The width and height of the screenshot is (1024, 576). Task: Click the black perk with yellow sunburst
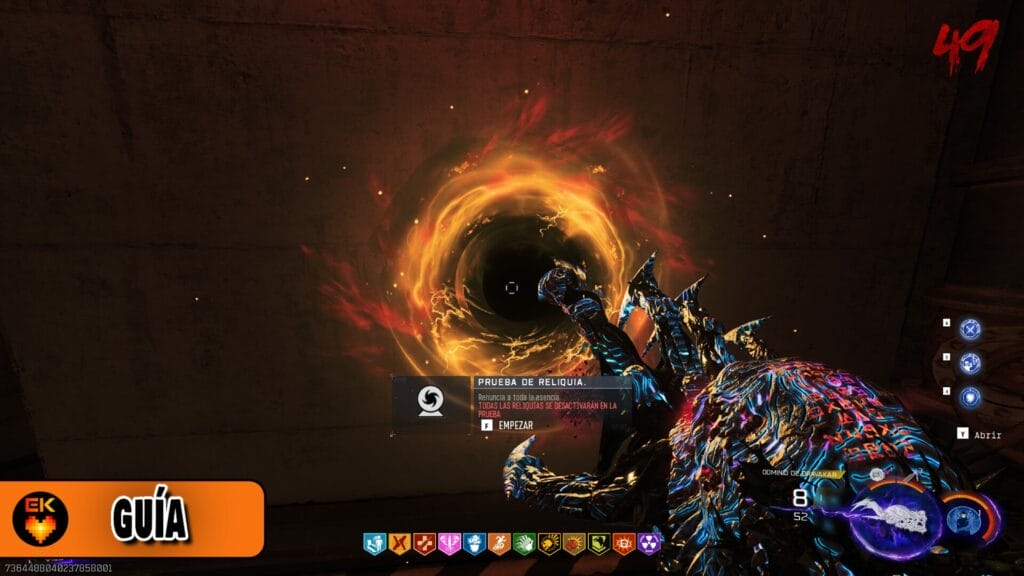pyautogui.click(x=548, y=543)
